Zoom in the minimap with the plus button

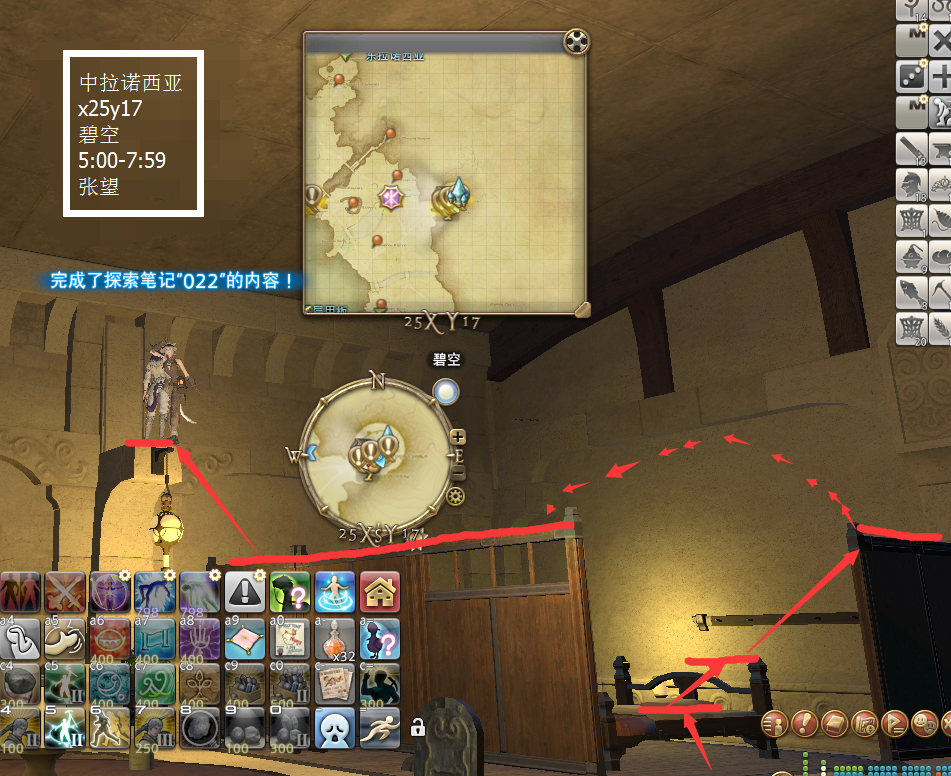[458, 436]
